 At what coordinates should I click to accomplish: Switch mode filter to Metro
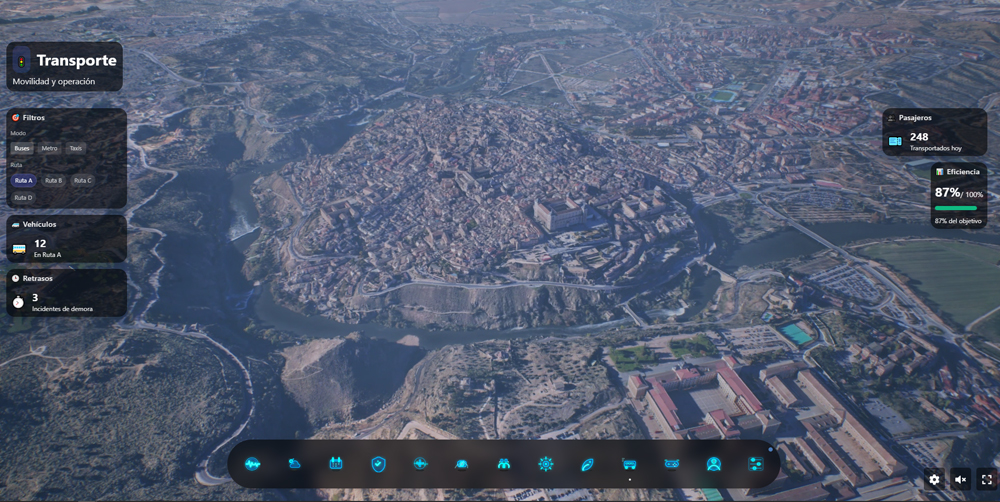pos(49,148)
